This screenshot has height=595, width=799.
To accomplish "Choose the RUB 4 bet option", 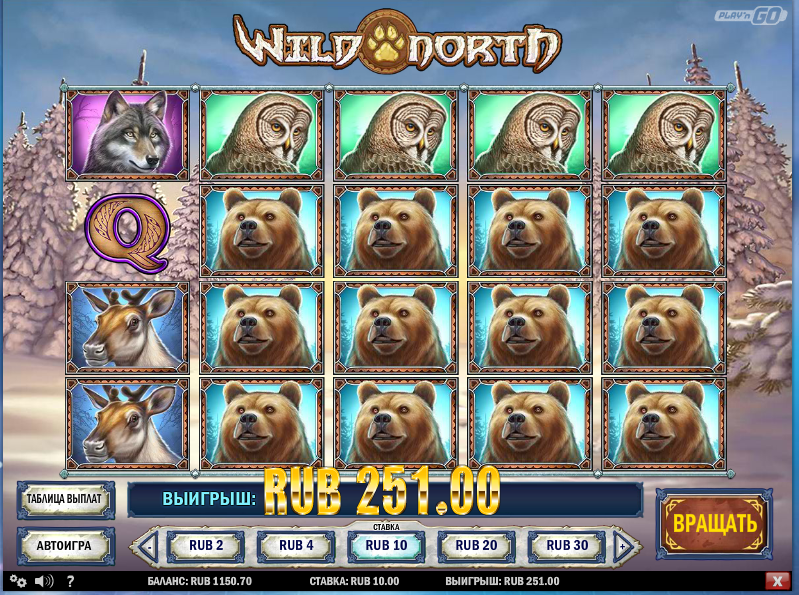I will tap(296, 546).
